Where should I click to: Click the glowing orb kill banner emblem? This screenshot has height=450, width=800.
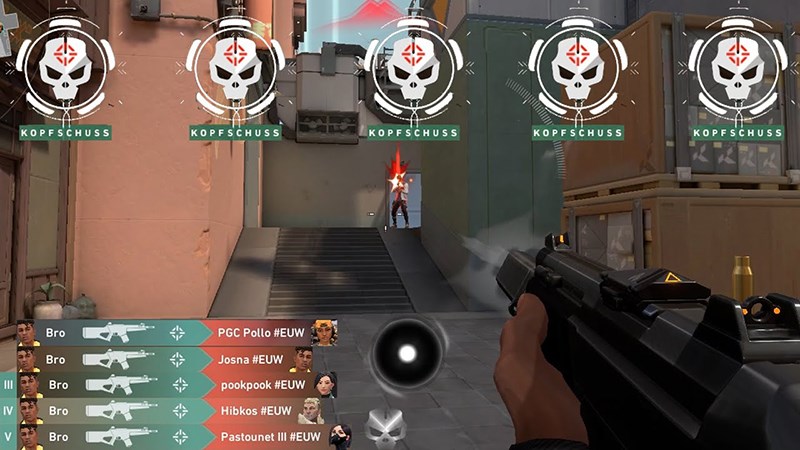tap(406, 353)
